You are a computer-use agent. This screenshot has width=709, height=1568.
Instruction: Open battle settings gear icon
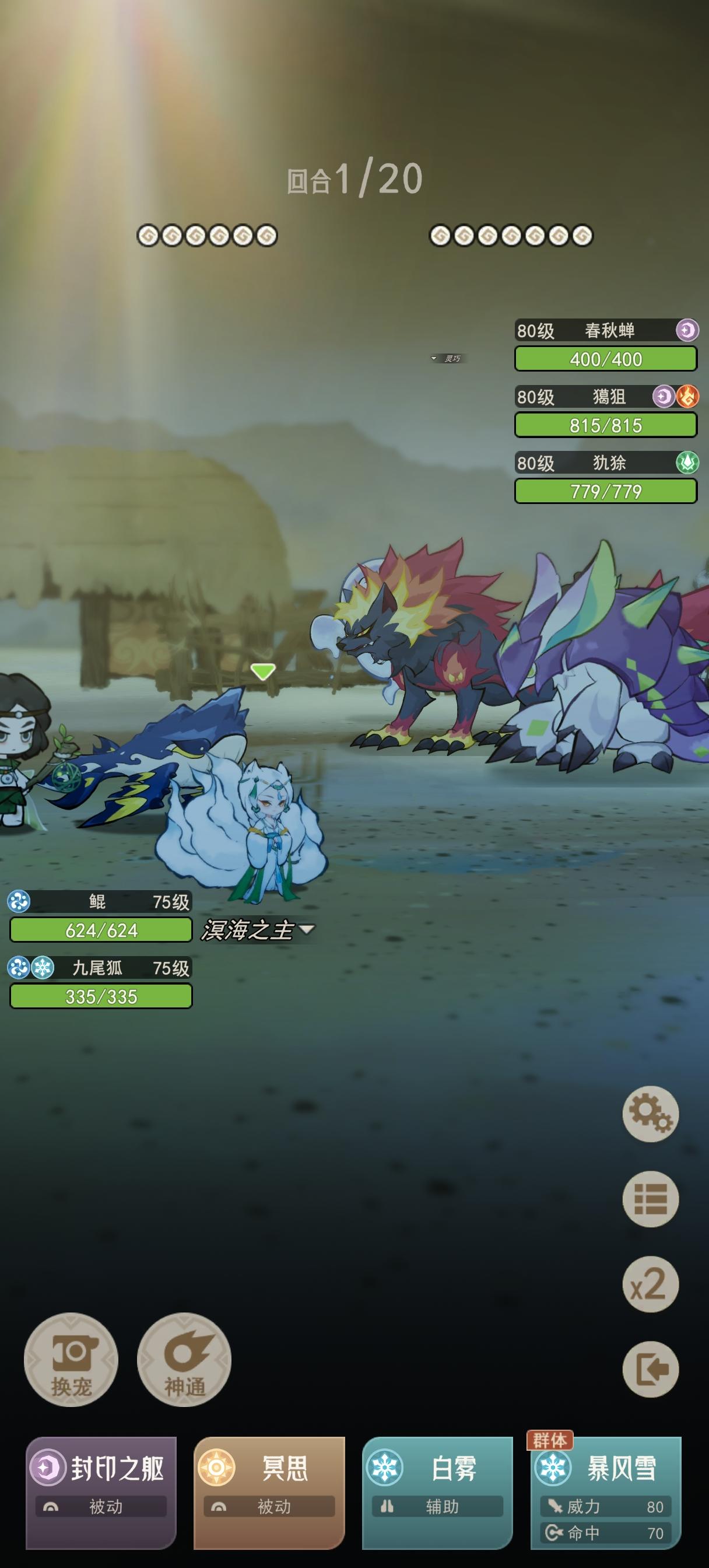tap(650, 1114)
